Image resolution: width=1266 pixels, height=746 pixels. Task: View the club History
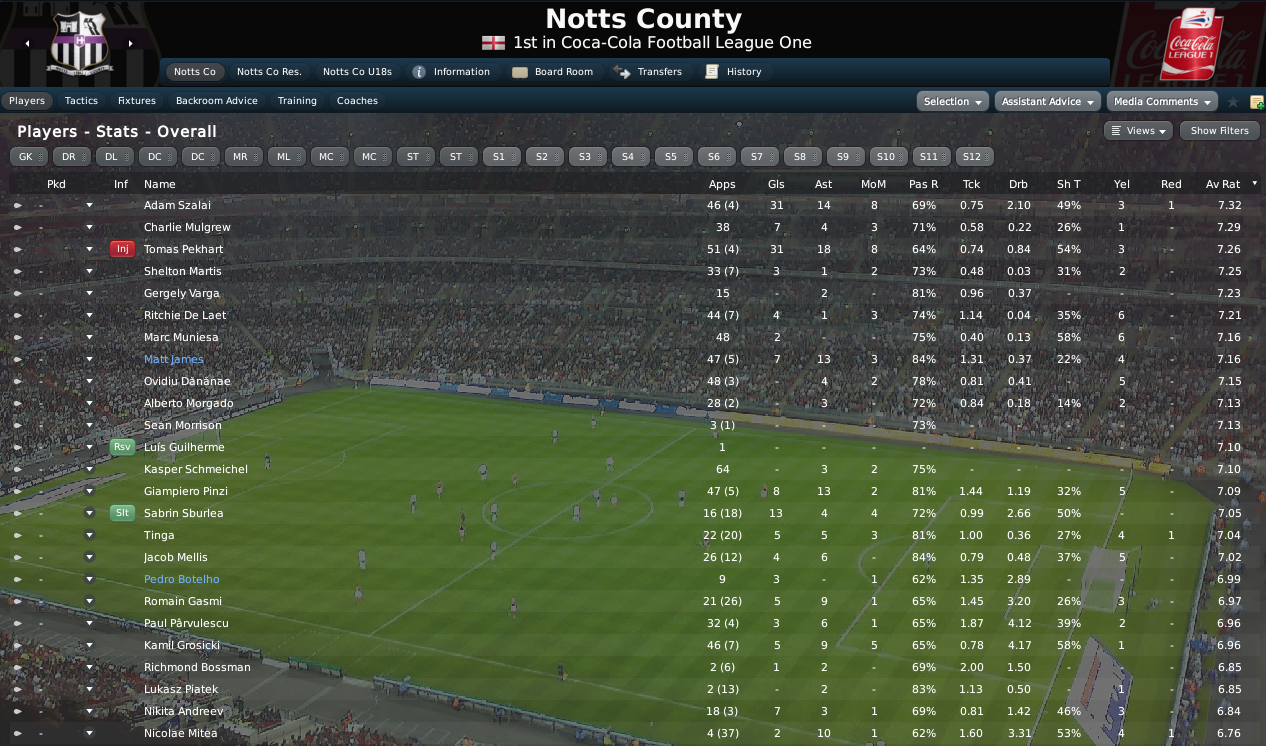point(734,72)
